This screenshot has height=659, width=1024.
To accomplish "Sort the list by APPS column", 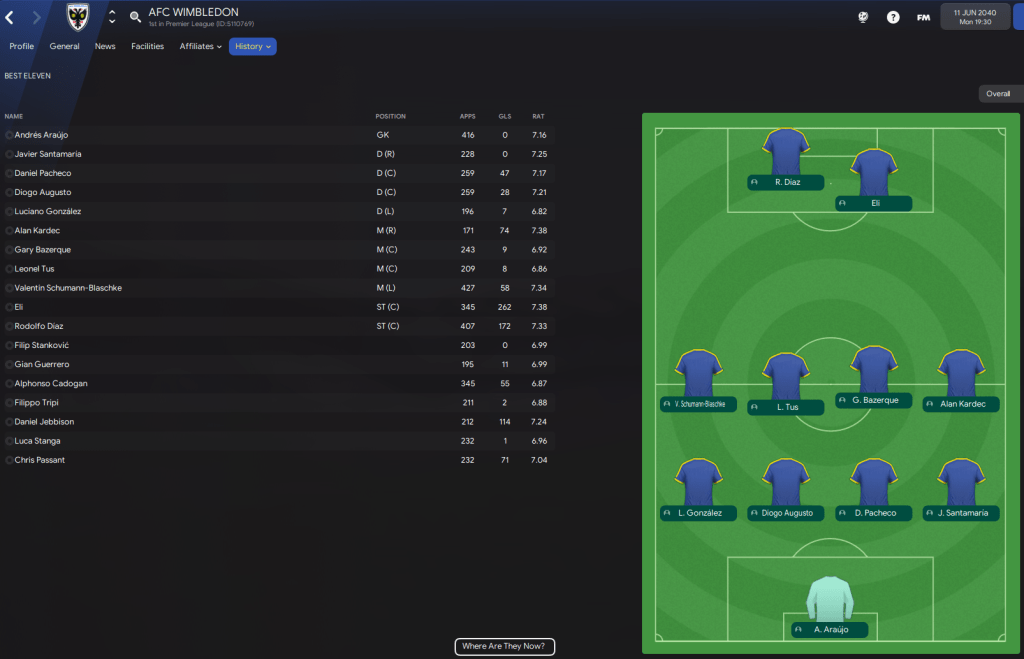I will pos(467,116).
